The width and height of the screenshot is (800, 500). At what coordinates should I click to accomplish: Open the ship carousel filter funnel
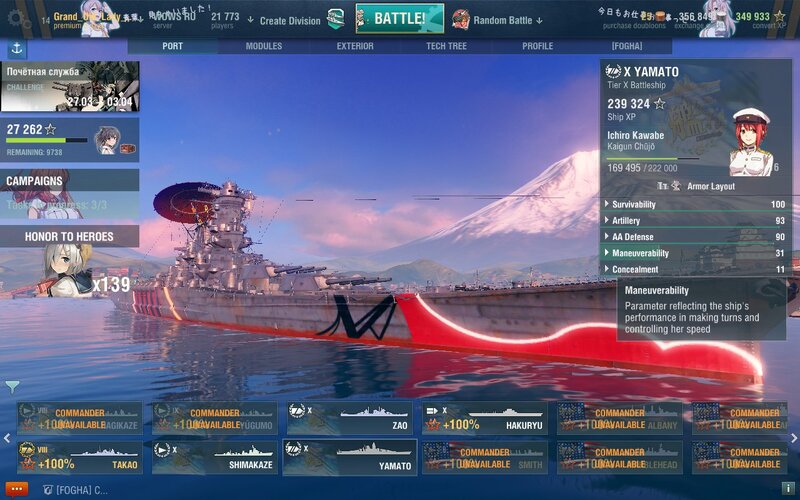[11, 386]
